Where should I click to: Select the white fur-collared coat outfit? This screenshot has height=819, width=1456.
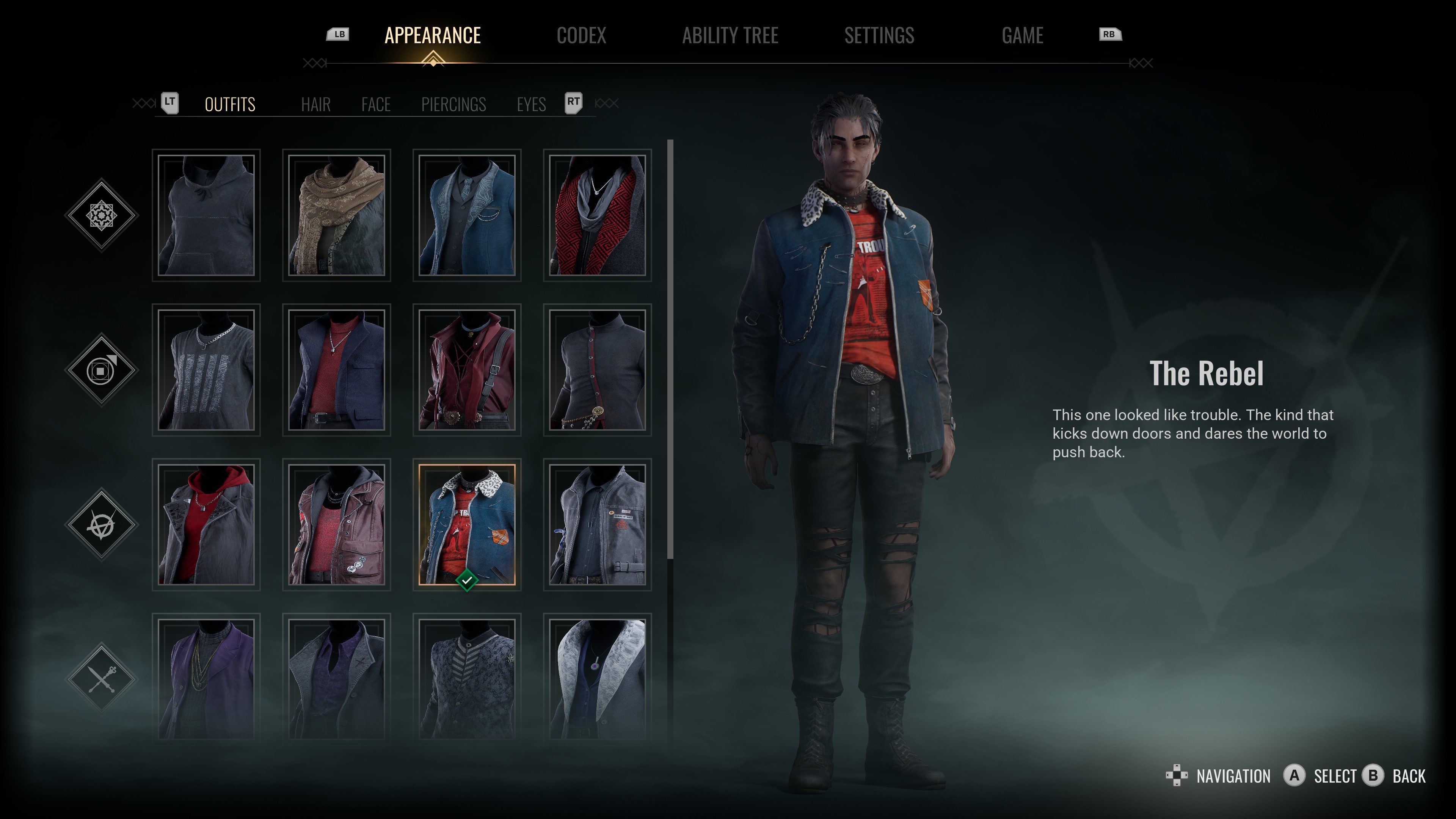coord(598,678)
